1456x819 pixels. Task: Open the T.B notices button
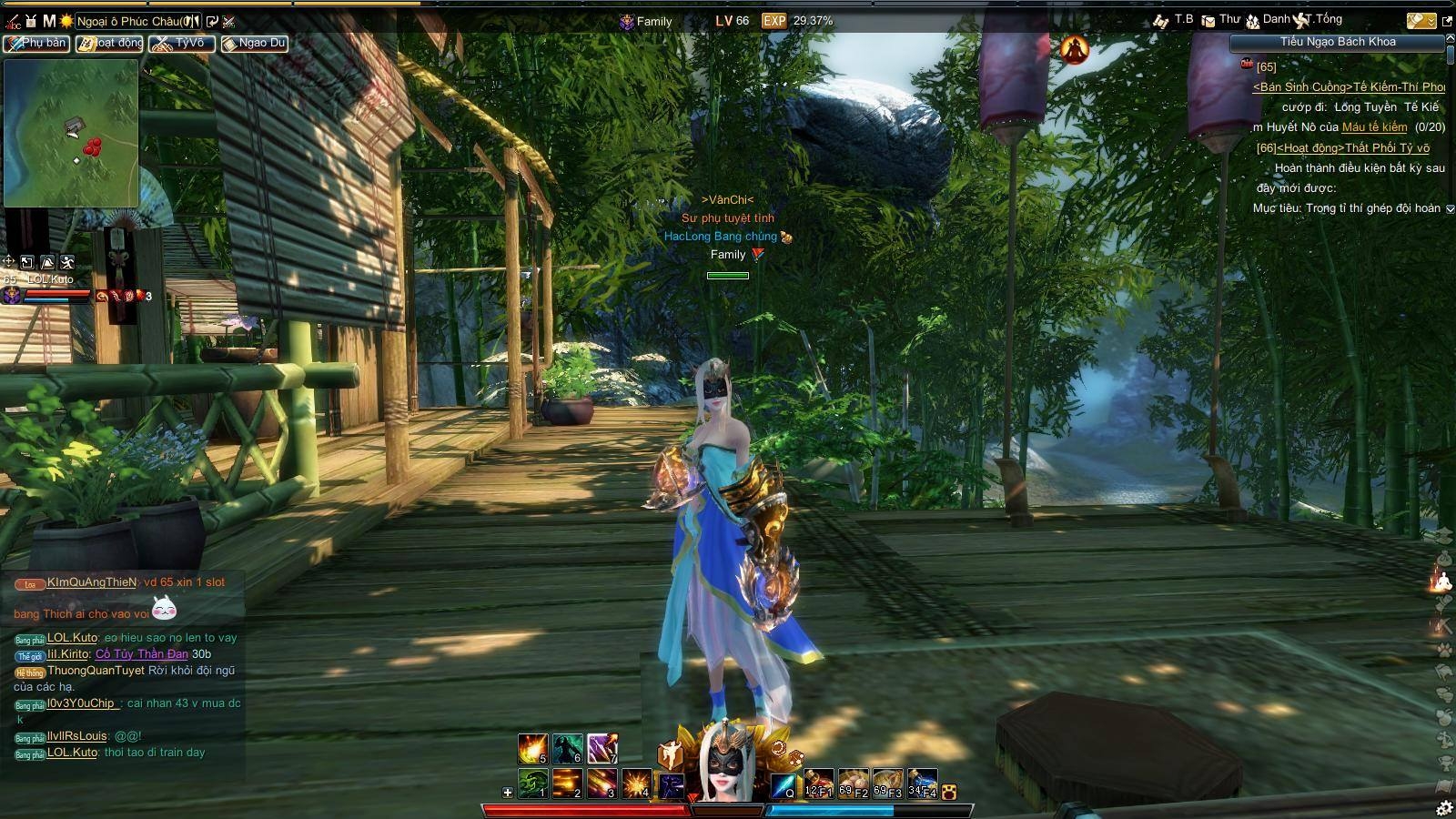[1174, 20]
